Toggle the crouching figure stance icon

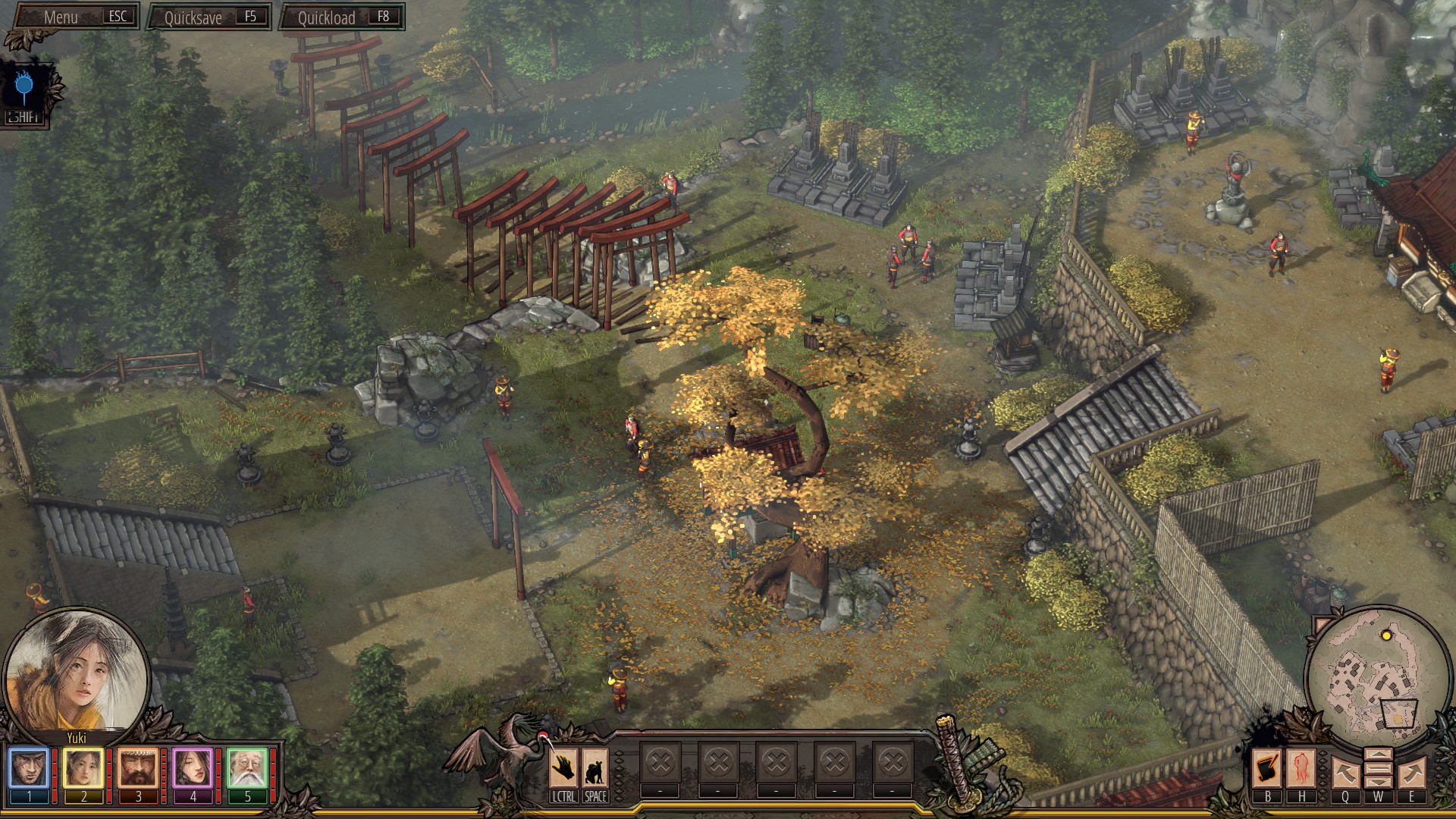point(595,768)
